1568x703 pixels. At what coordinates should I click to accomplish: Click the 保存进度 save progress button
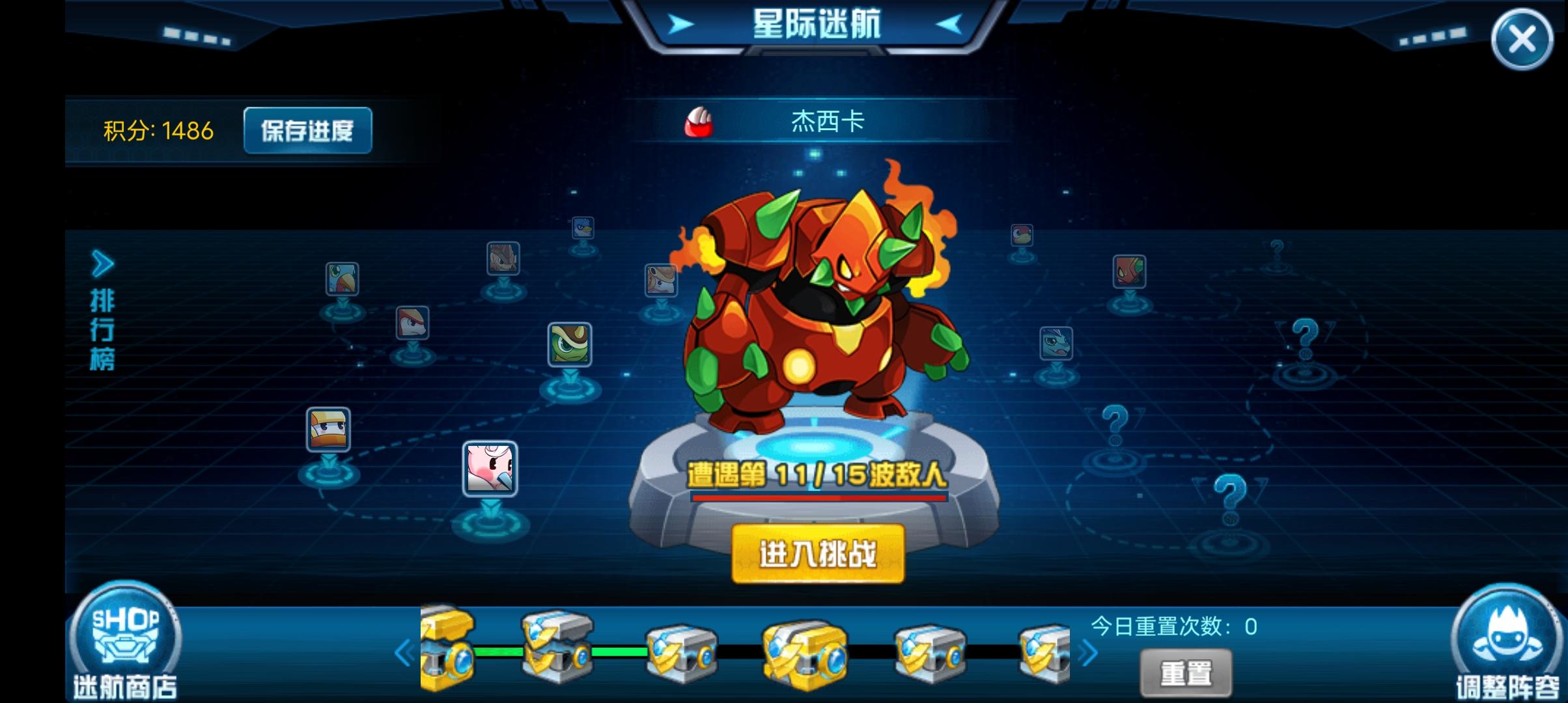[307, 130]
